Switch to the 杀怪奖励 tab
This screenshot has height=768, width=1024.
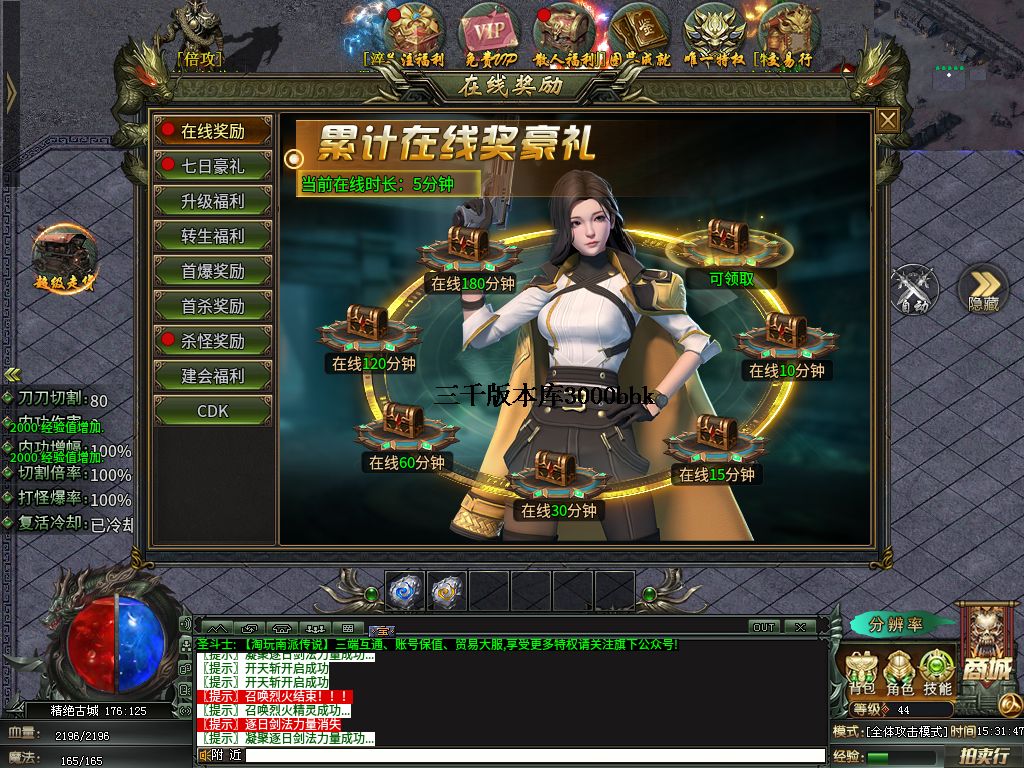(212, 341)
